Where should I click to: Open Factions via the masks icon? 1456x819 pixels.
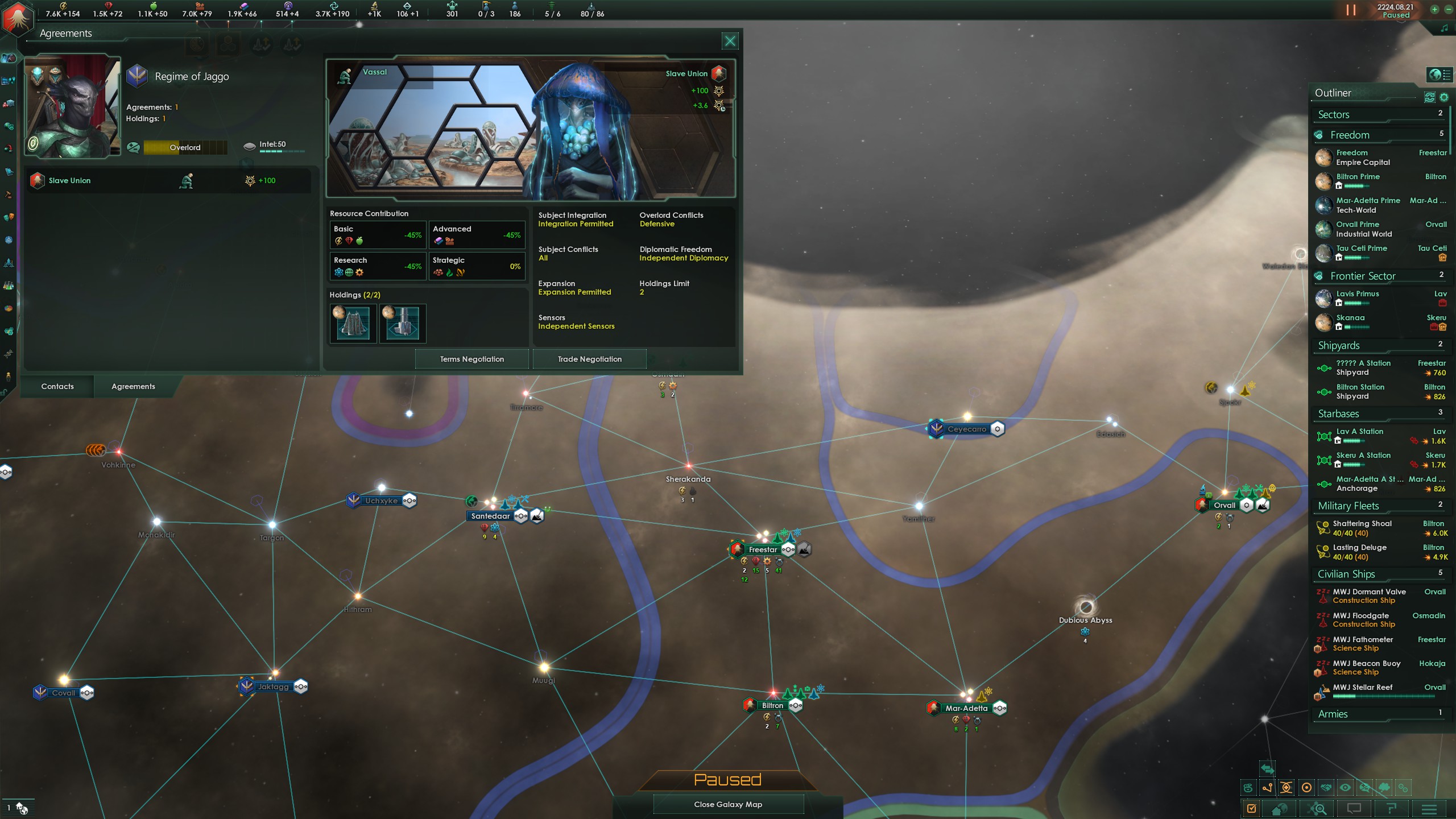[9, 218]
